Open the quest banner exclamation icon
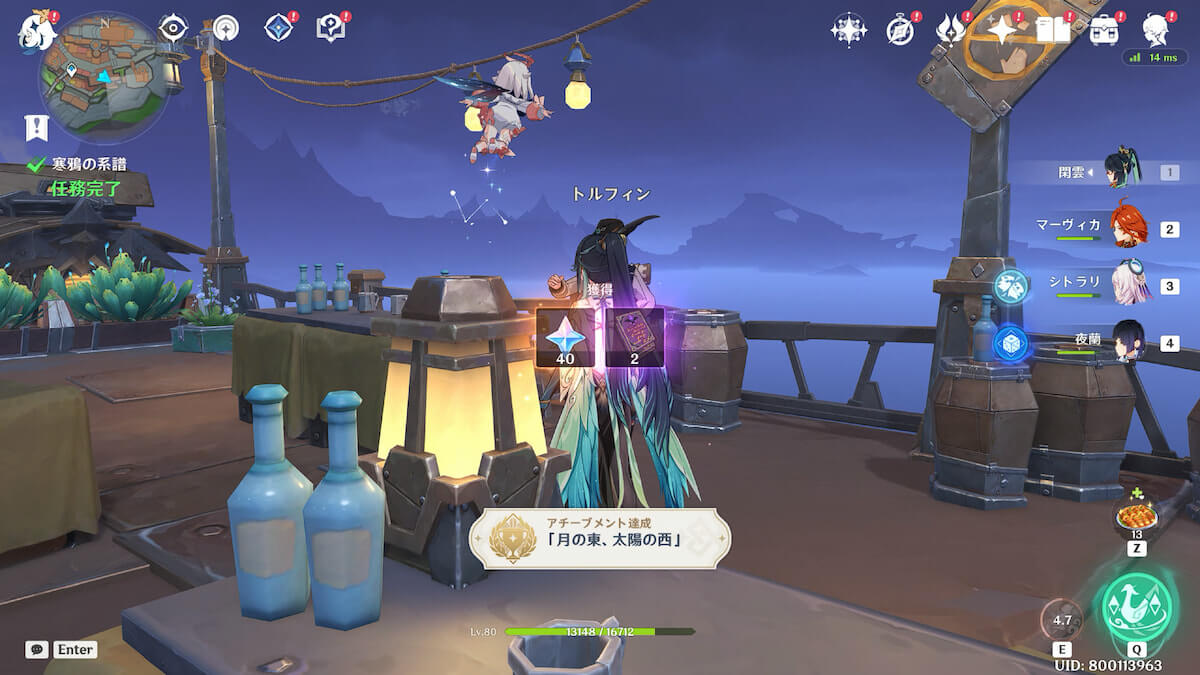 coord(37,127)
